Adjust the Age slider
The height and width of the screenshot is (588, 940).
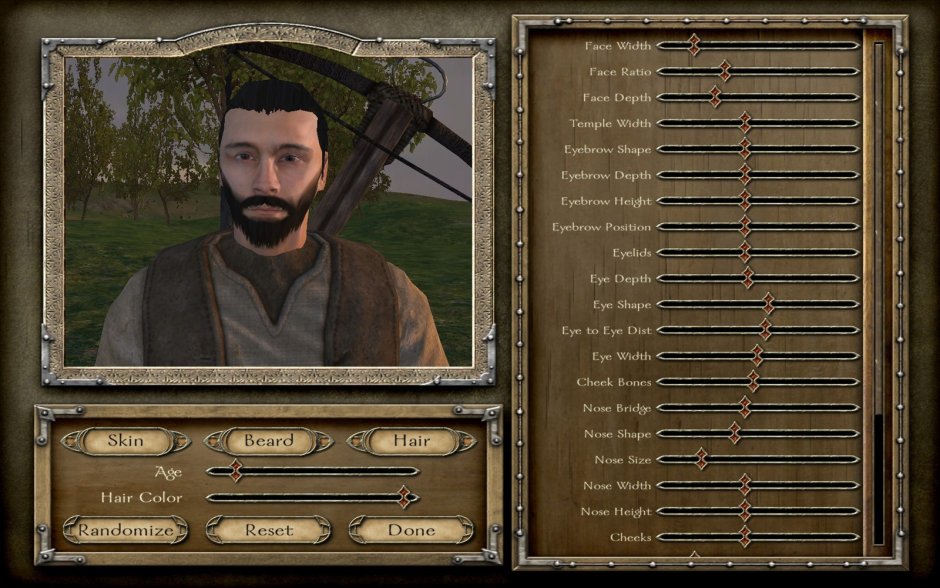click(236, 470)
